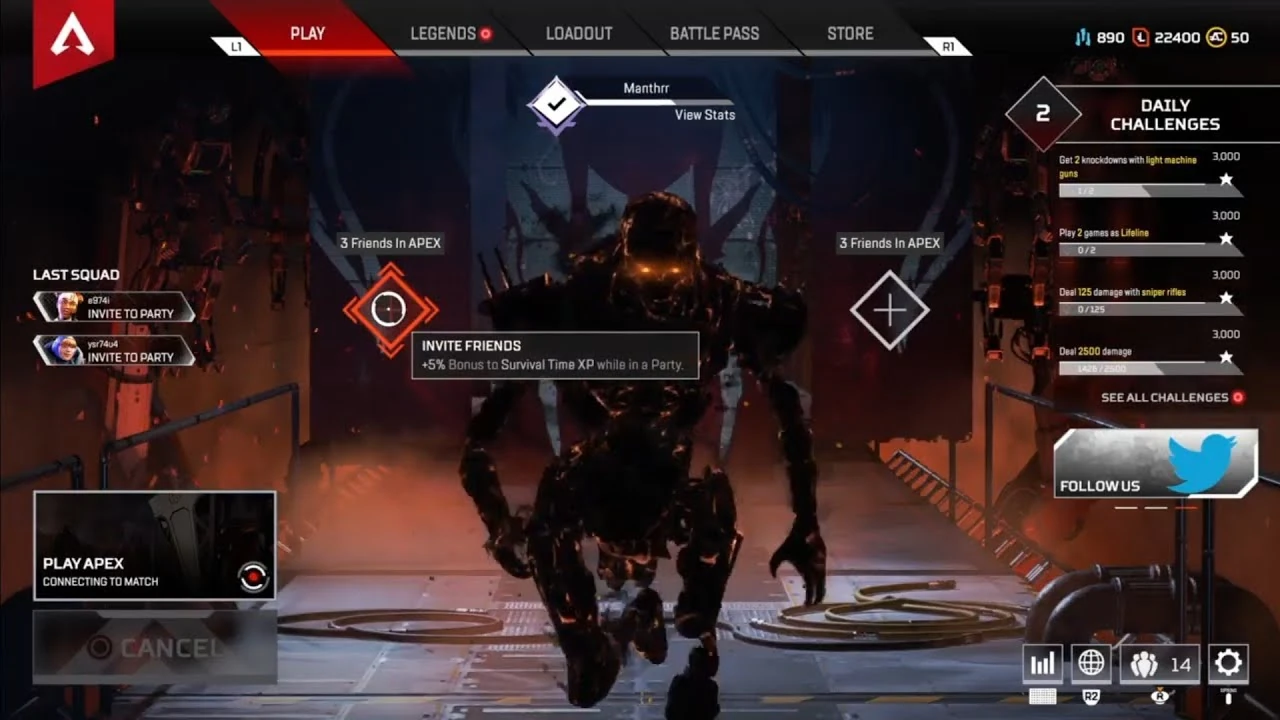Open the BATTLE PASS tab

click(715, 32)
